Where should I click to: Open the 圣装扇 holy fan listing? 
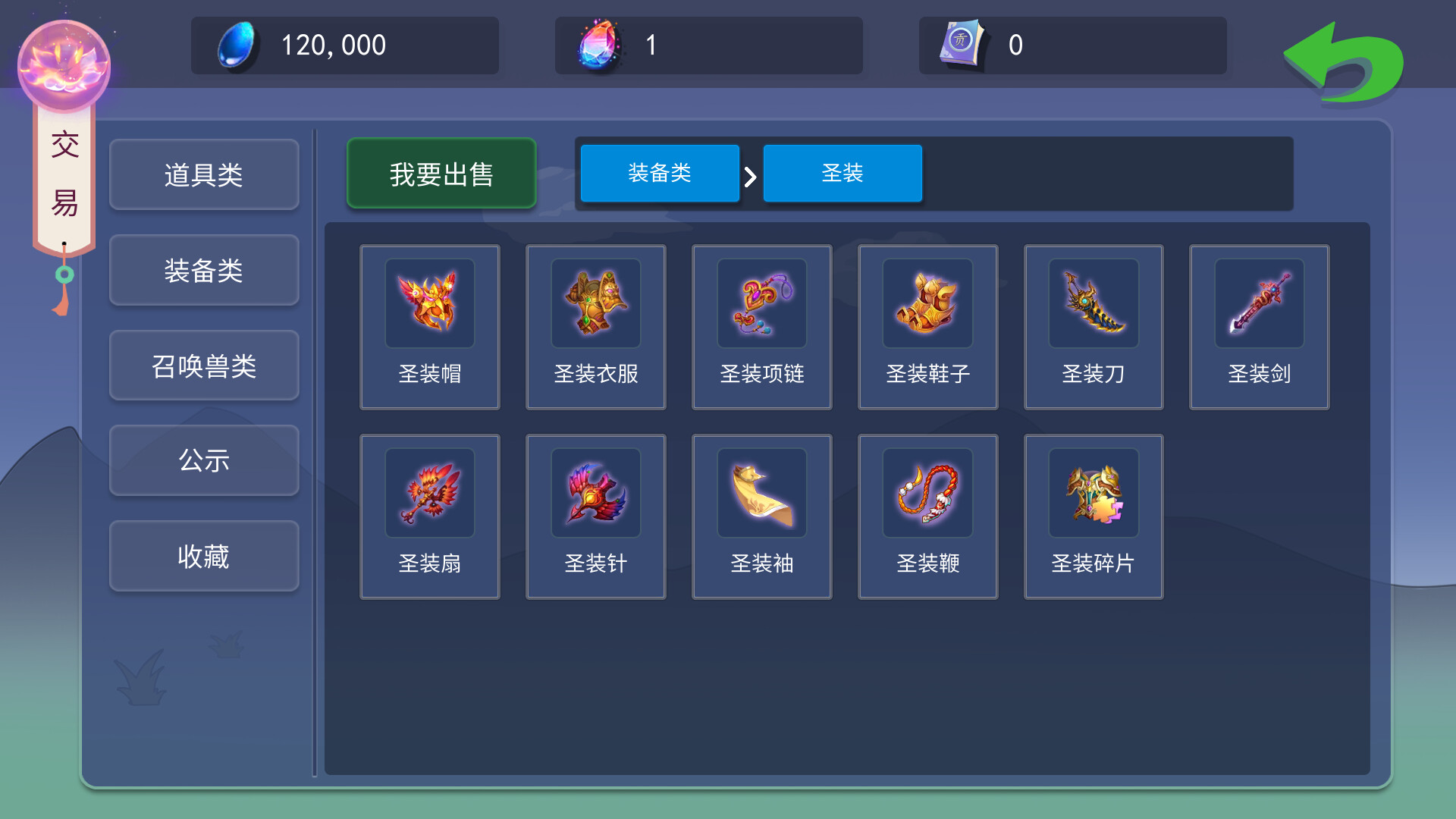(x=430, y=516)
